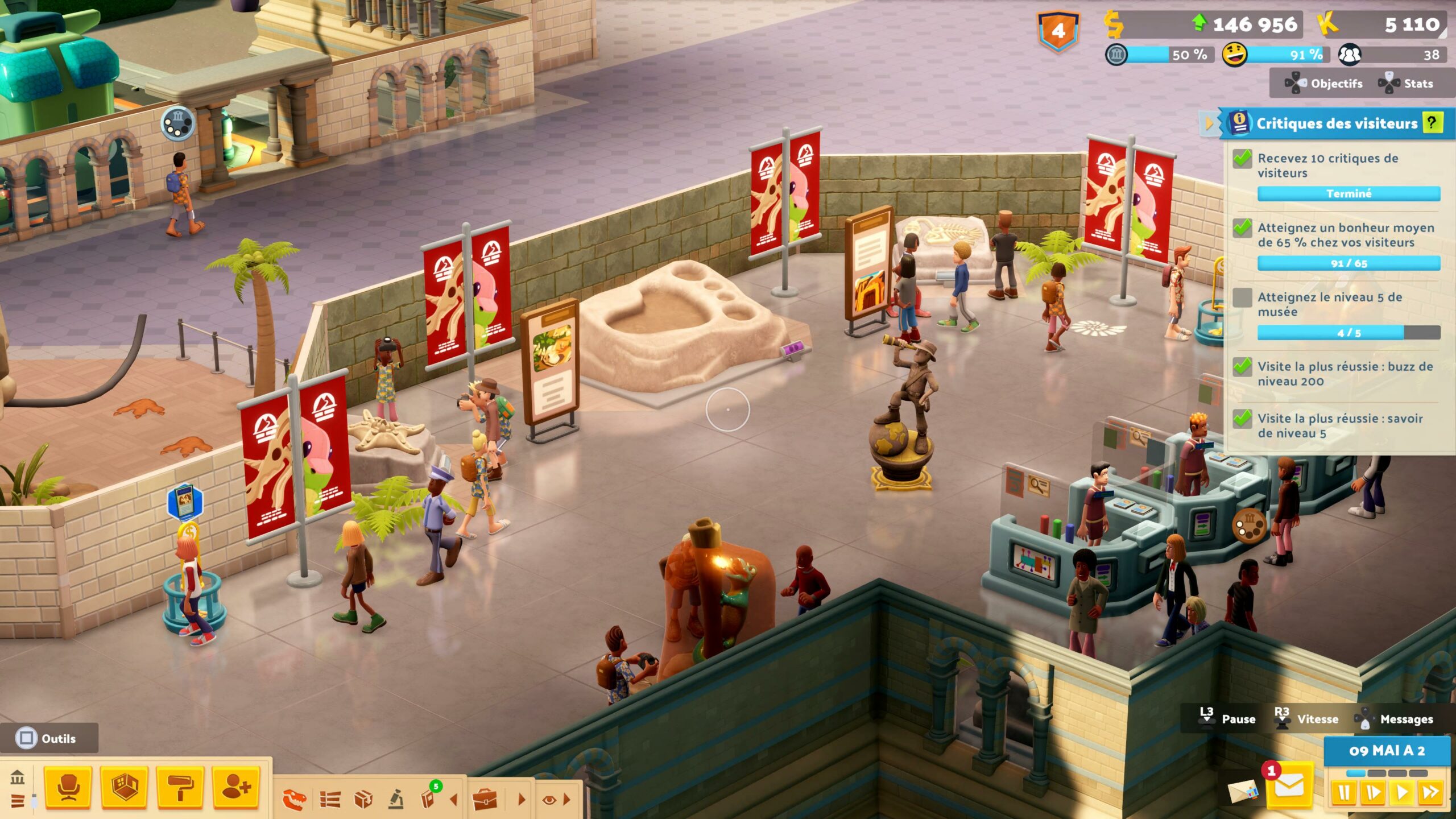Viewport: 1456px width, 819px height.
Task: Toggle the eye visualisation view
Action: [x=549, y=800]
